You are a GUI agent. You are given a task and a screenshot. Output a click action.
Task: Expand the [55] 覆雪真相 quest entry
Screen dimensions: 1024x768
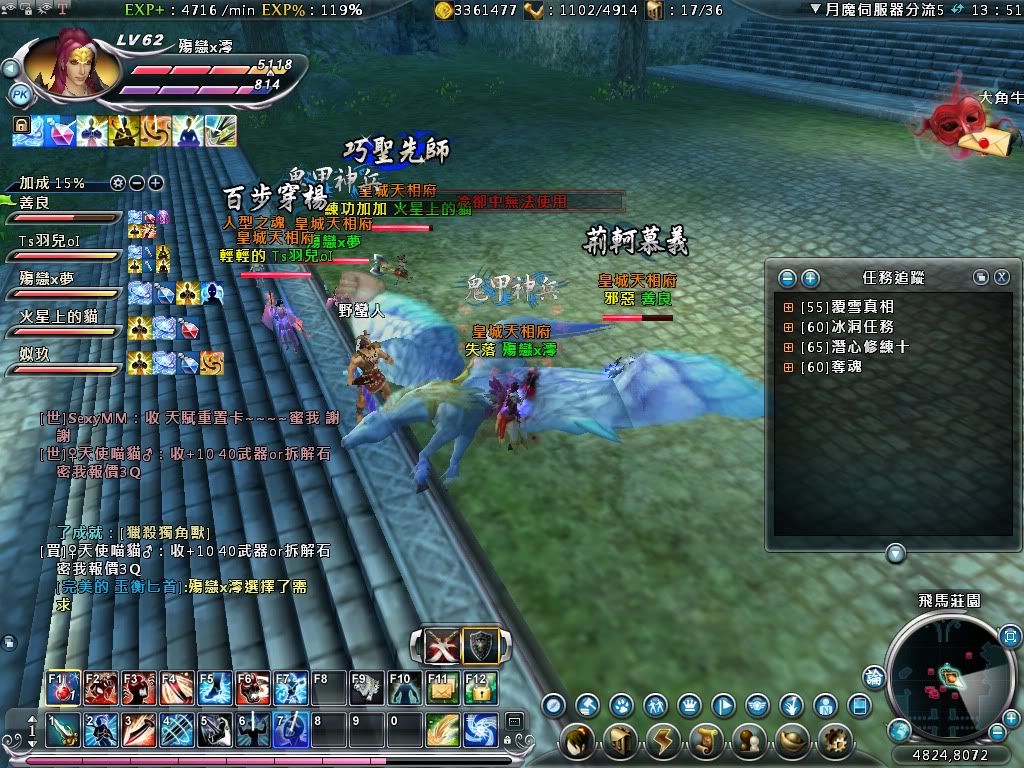[788, 307]
